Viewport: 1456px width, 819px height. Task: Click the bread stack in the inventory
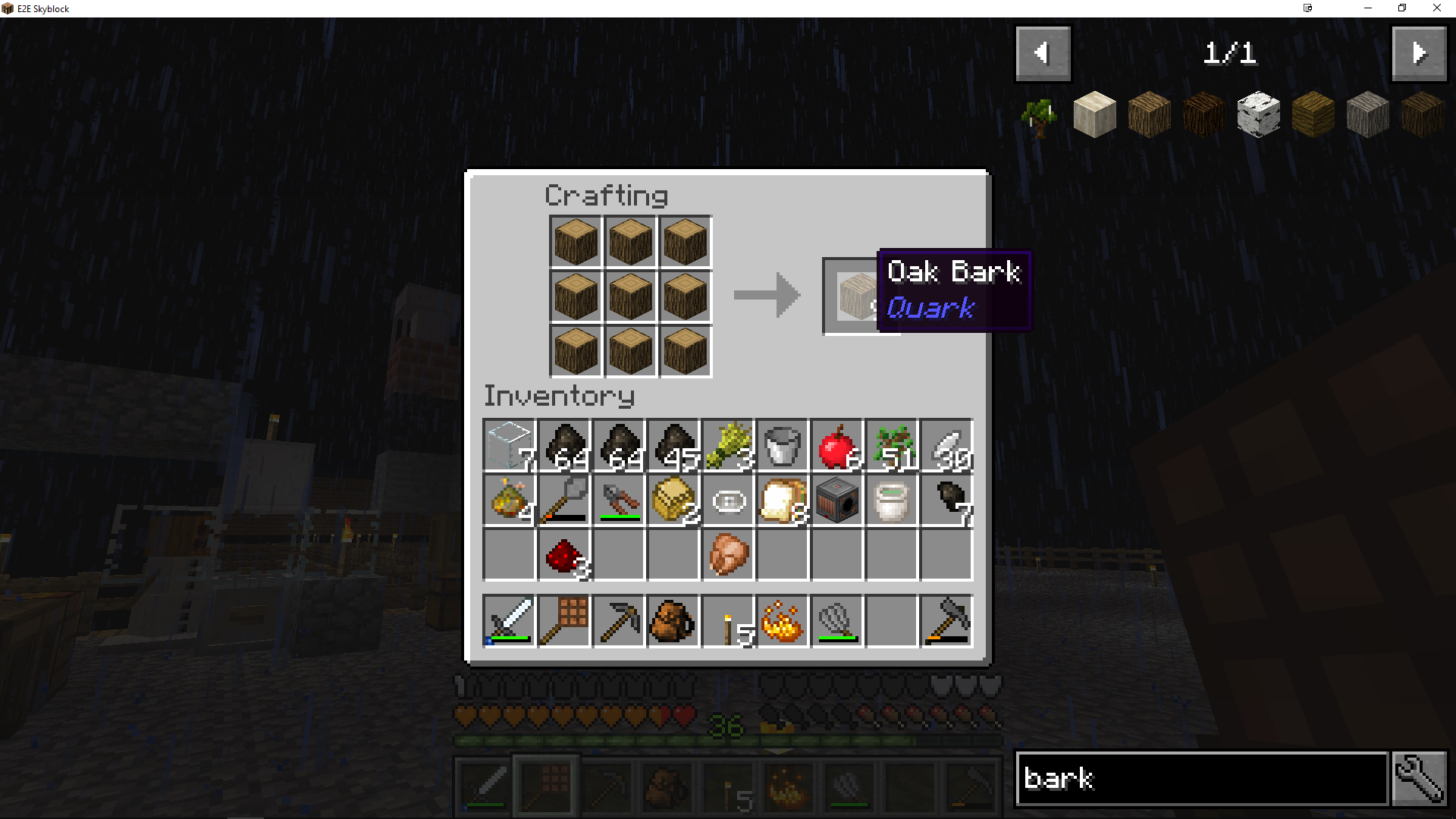pos(782,500)
